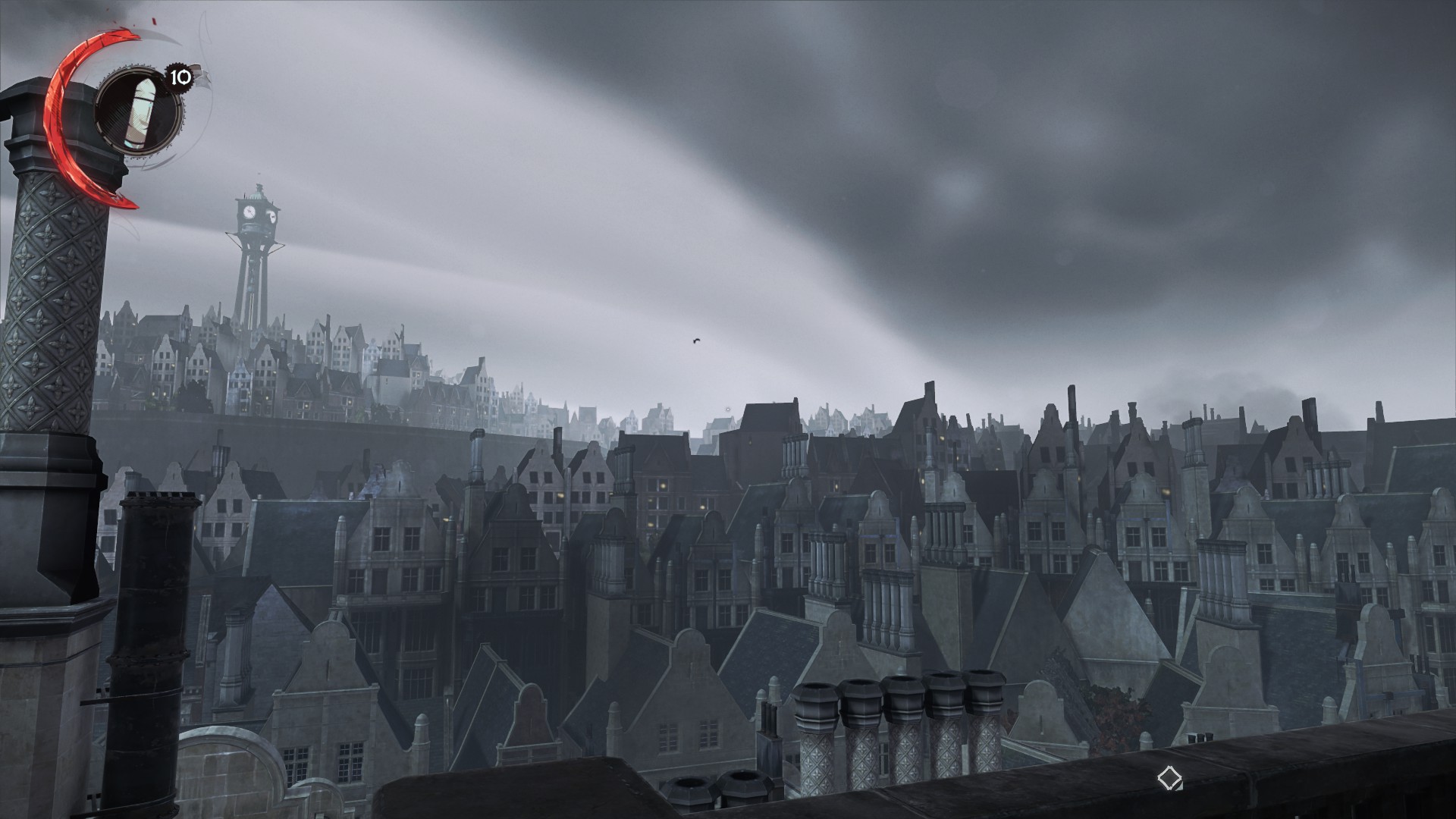Screen dimensions: 1456x819
Task: Click the bird flying over the rooftops
Action: 696,340
